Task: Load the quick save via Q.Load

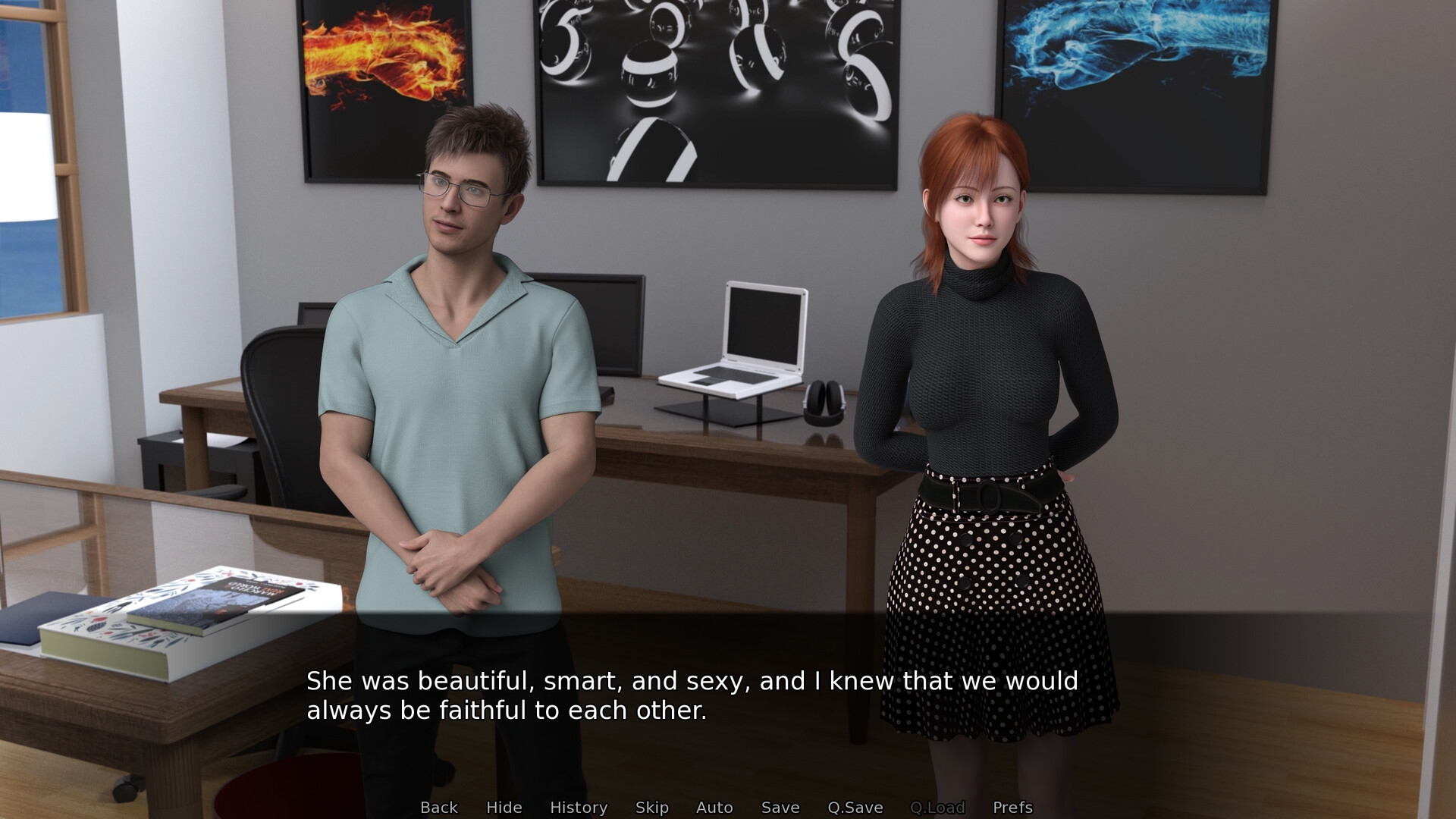Action: 937,808
